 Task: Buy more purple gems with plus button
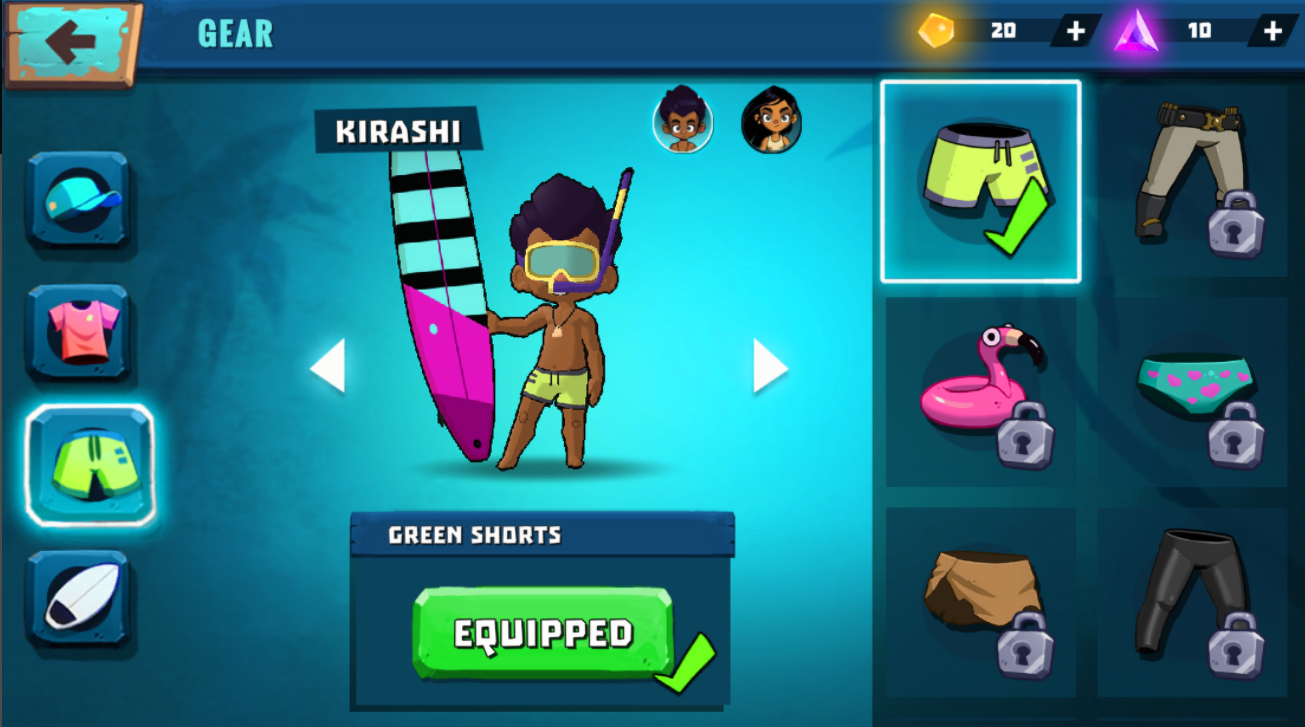click(1272, 31)
